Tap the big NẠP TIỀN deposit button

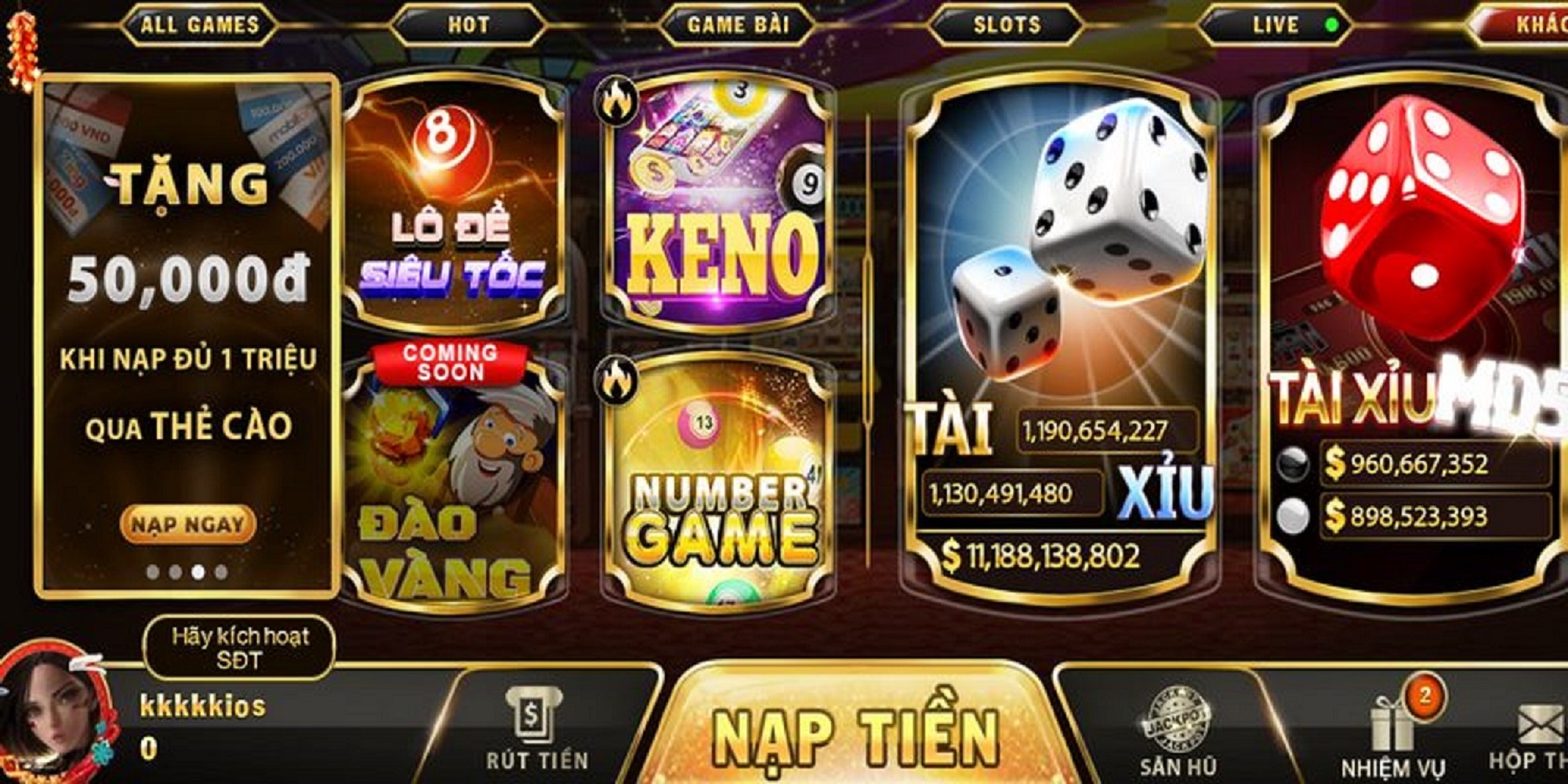(x=856, y=733)
